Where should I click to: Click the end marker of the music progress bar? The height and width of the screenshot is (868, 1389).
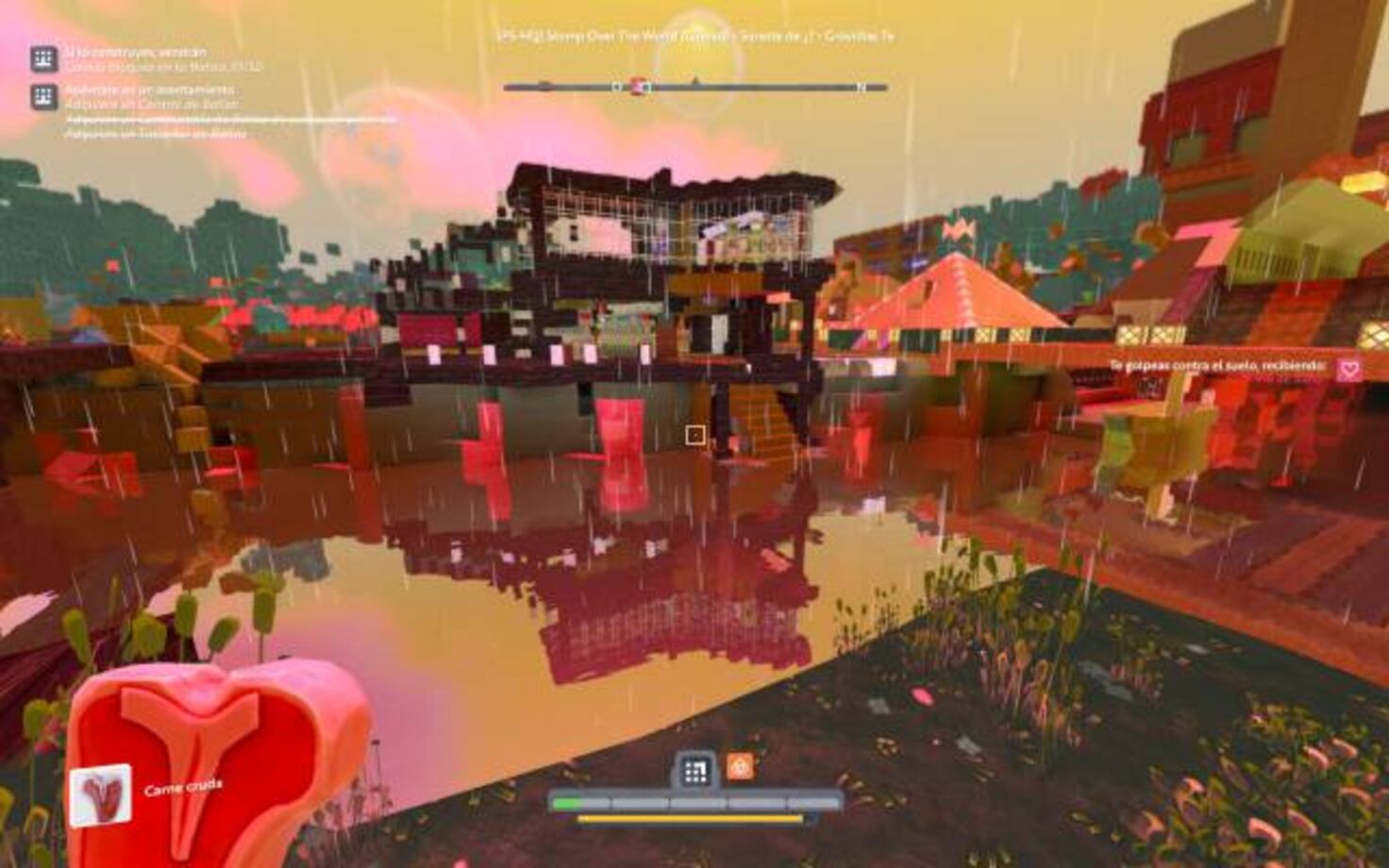tap(860, 86)
